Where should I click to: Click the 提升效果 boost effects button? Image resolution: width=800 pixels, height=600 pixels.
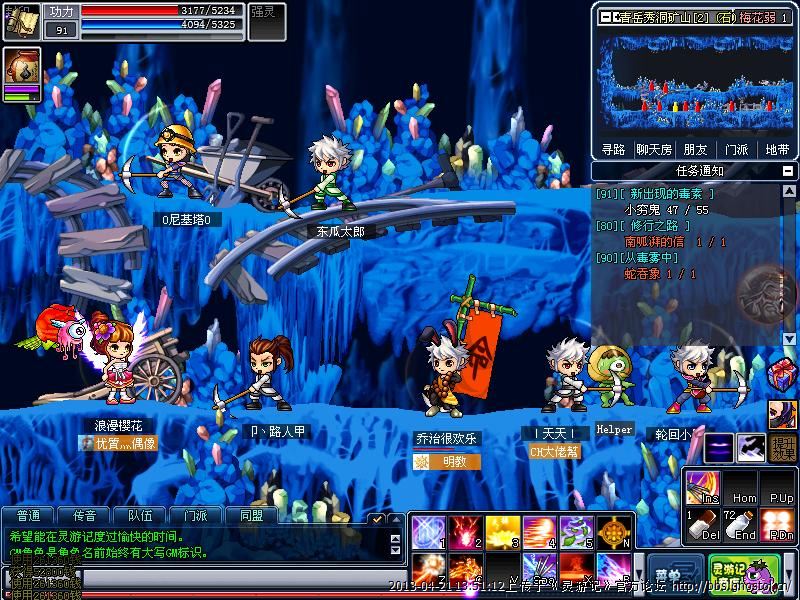click(783, 448)
